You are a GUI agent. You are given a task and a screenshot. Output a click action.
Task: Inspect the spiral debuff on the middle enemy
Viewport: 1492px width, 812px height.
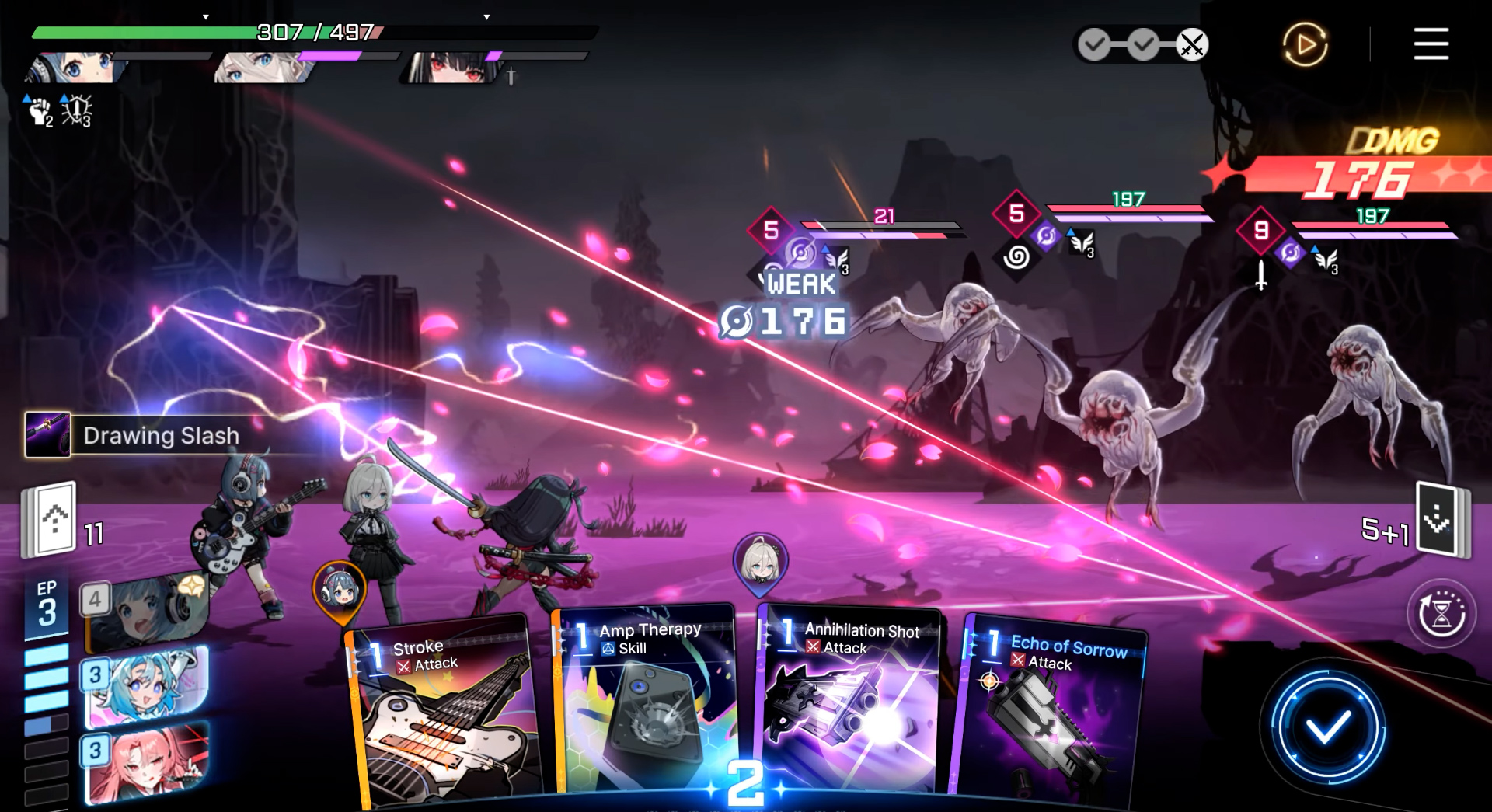(x=1016, y=256)
